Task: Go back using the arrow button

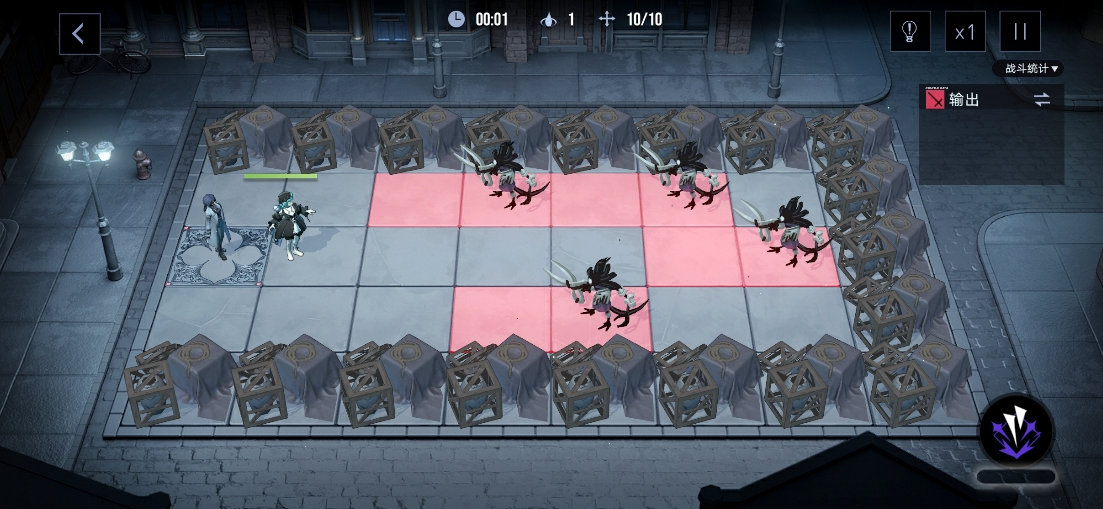Action: pos(79,33)
